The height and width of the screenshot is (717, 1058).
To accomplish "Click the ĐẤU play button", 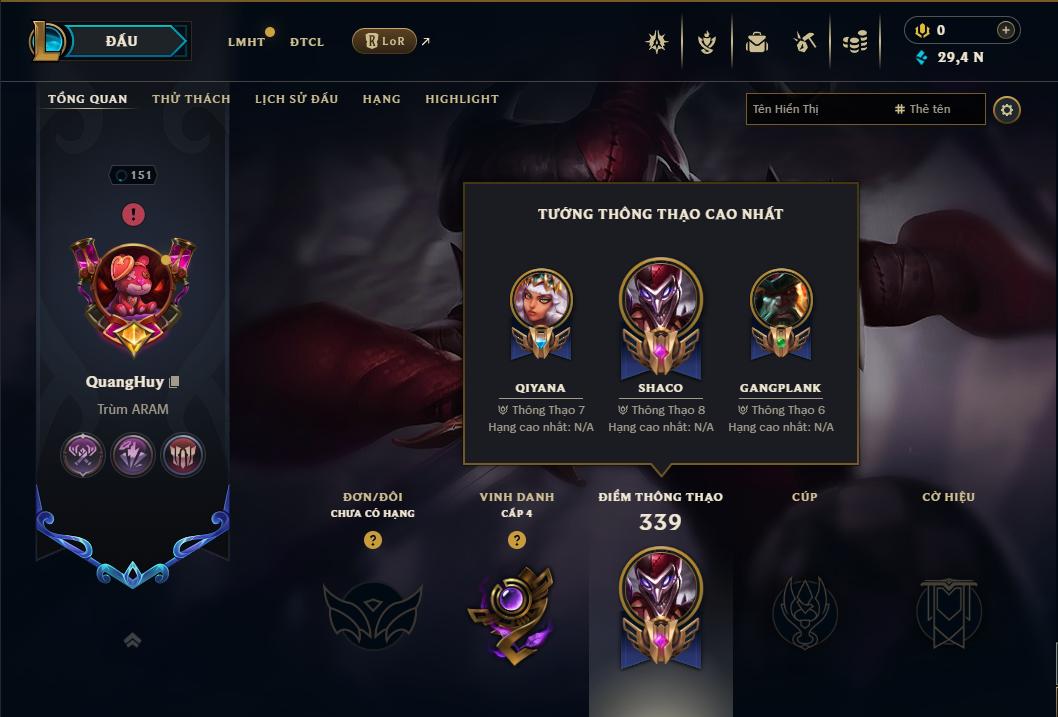I will point(123,41).
